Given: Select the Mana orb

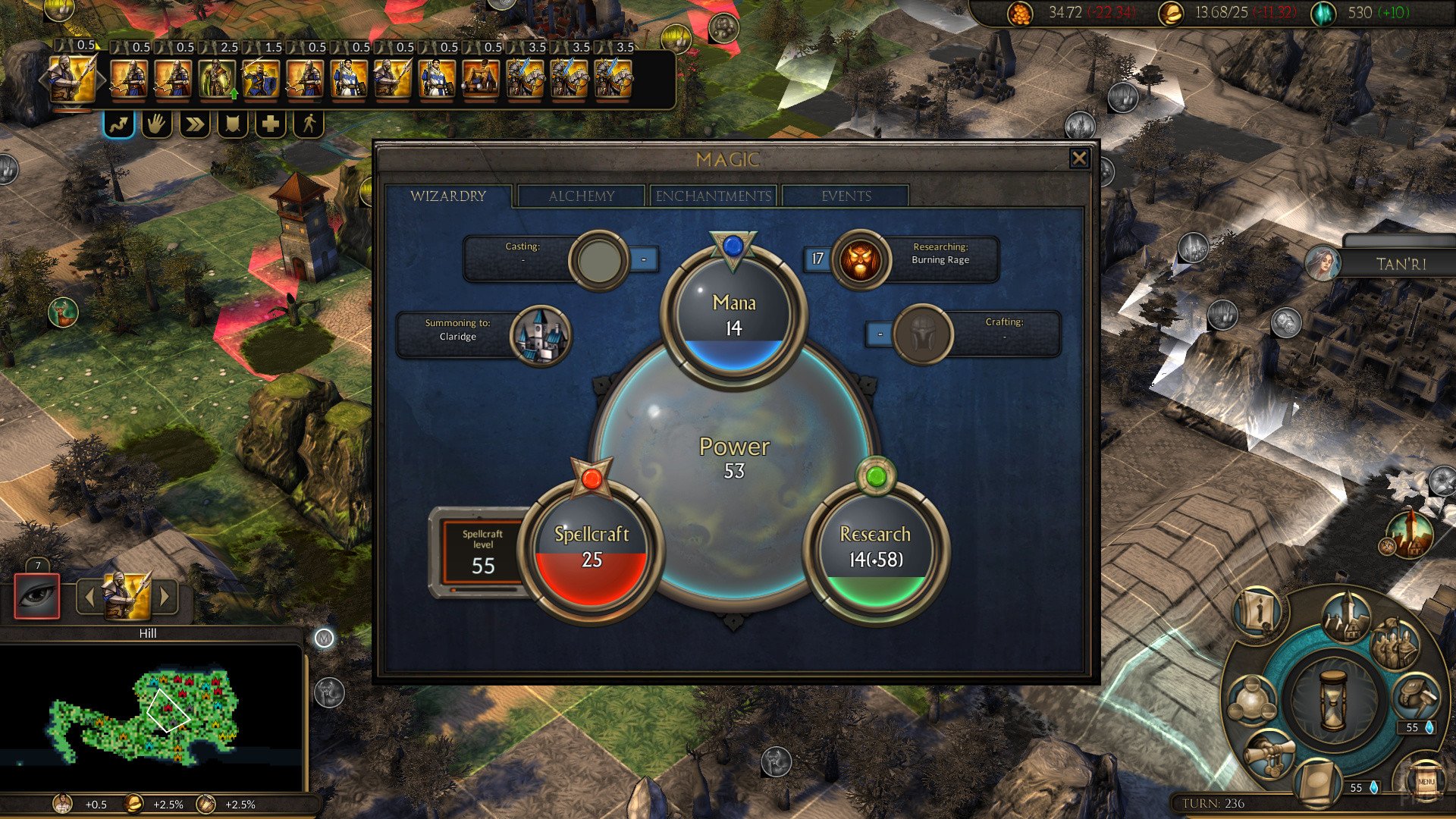Looking at the screenshot, I should (x=733, y=315).
